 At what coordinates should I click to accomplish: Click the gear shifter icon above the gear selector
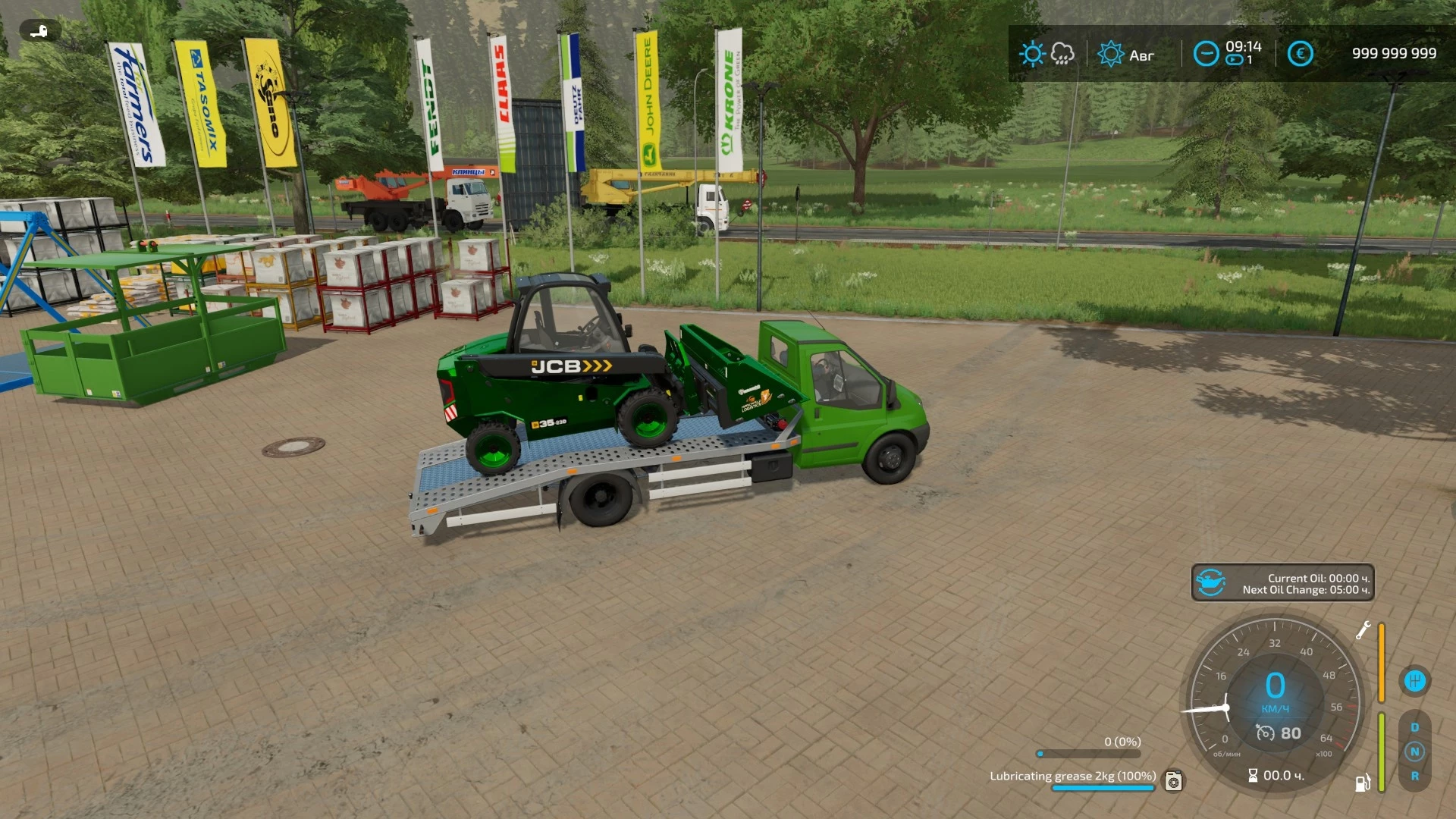click(1416, 680)
